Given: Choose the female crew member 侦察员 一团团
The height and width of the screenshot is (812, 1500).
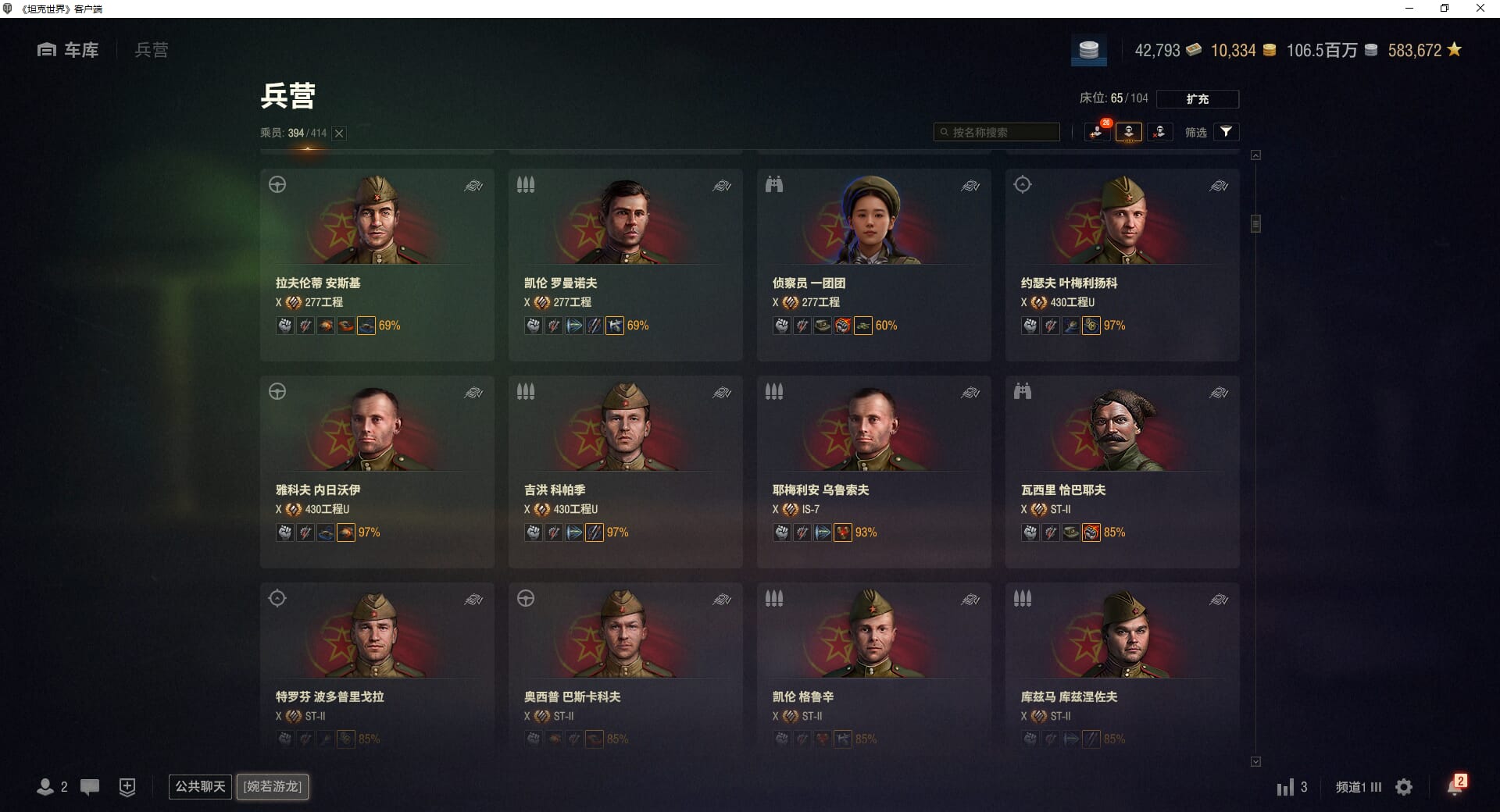Looking at the screenshot, I should tap(873, 264).
